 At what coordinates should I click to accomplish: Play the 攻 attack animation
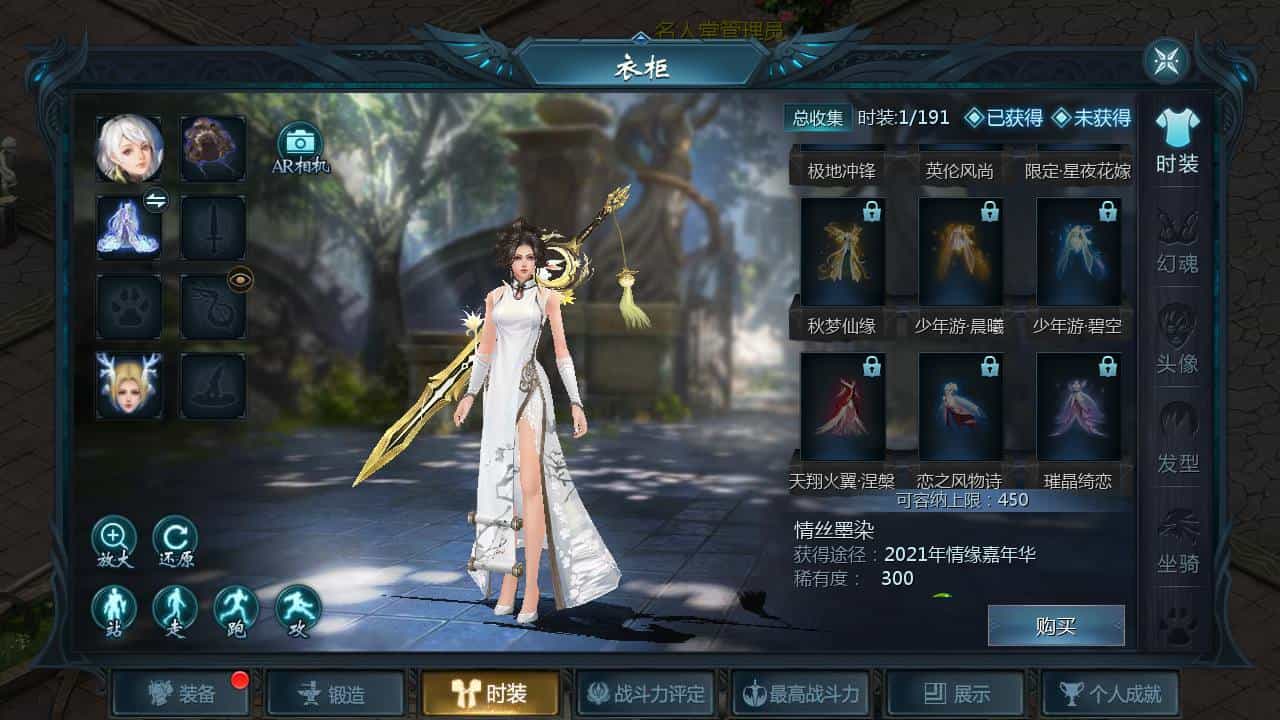[x=298, y=608]
